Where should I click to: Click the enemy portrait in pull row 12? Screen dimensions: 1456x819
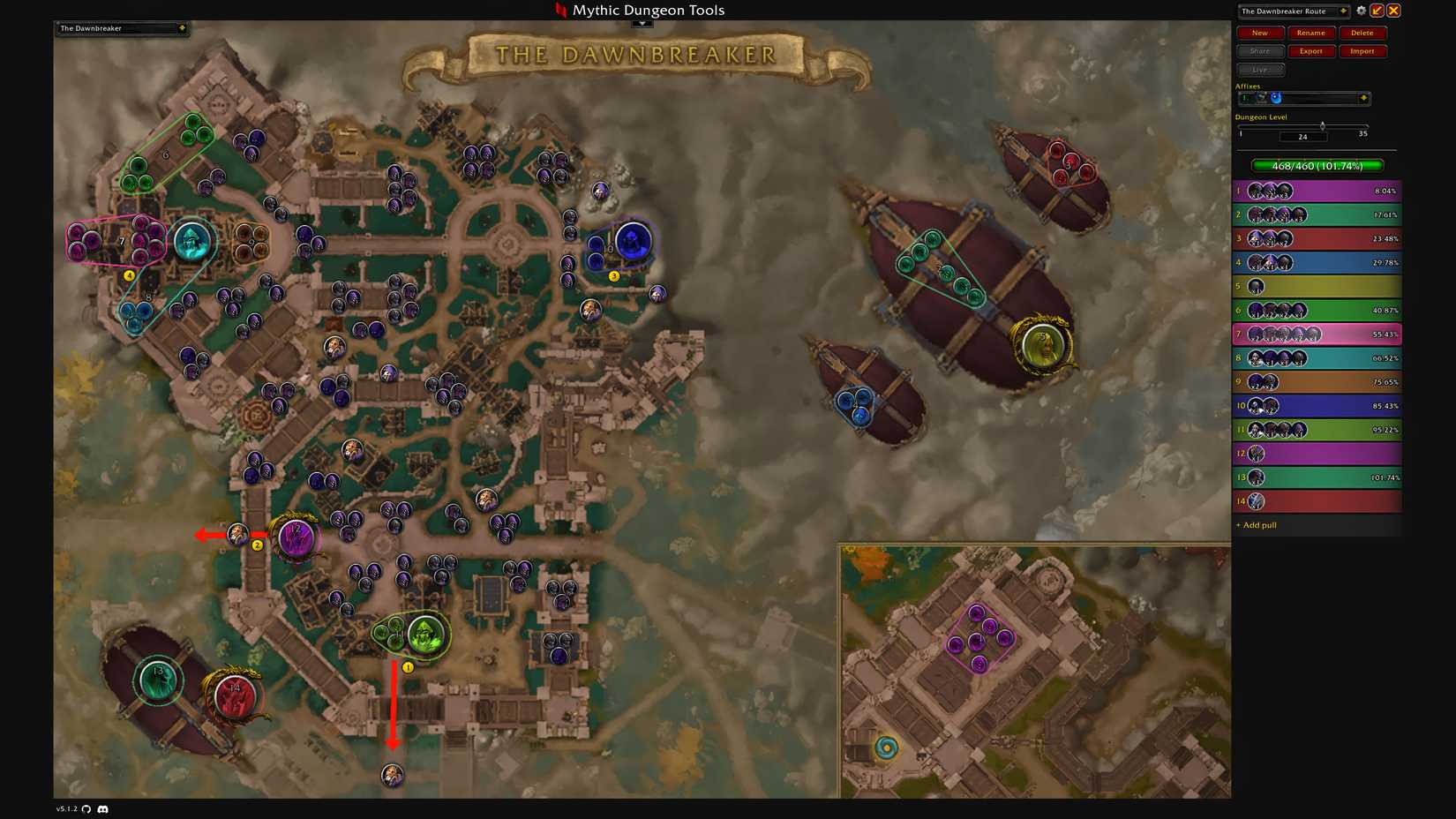(1257, 453)
